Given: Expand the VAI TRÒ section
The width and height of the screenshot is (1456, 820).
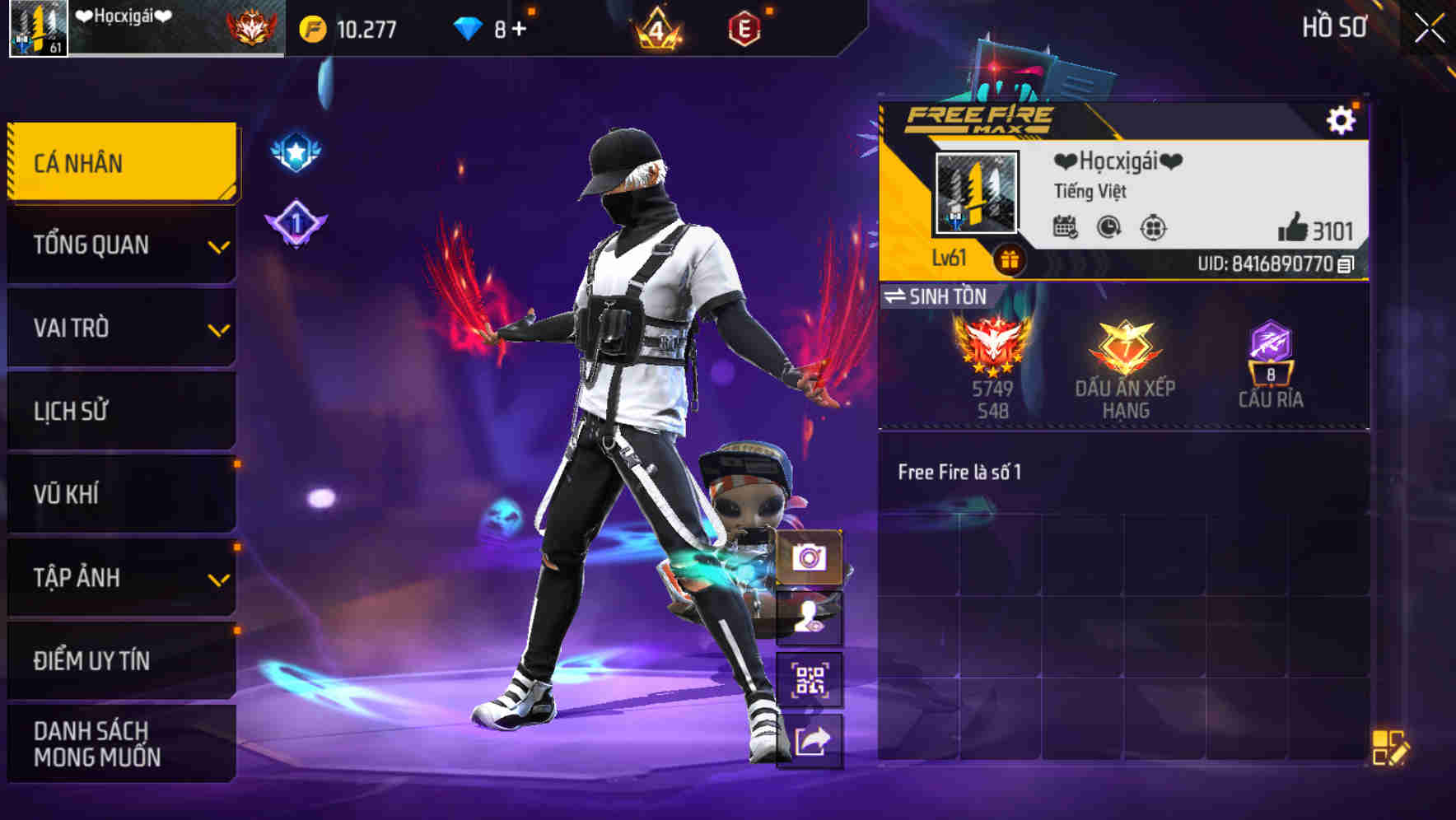Looking at the screenshot, I should point(121,328).
